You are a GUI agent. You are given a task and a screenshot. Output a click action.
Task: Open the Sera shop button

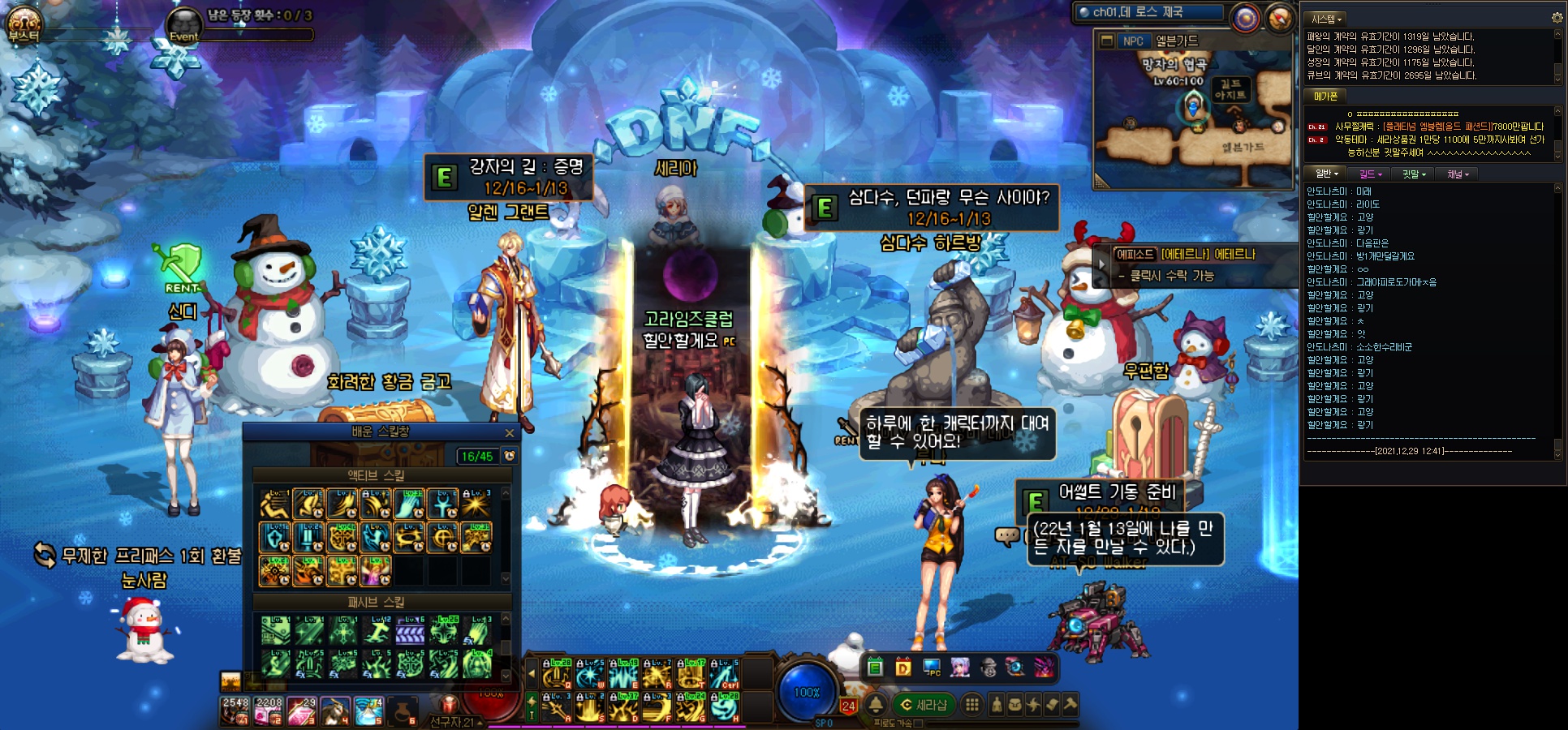tap(924, 705)
